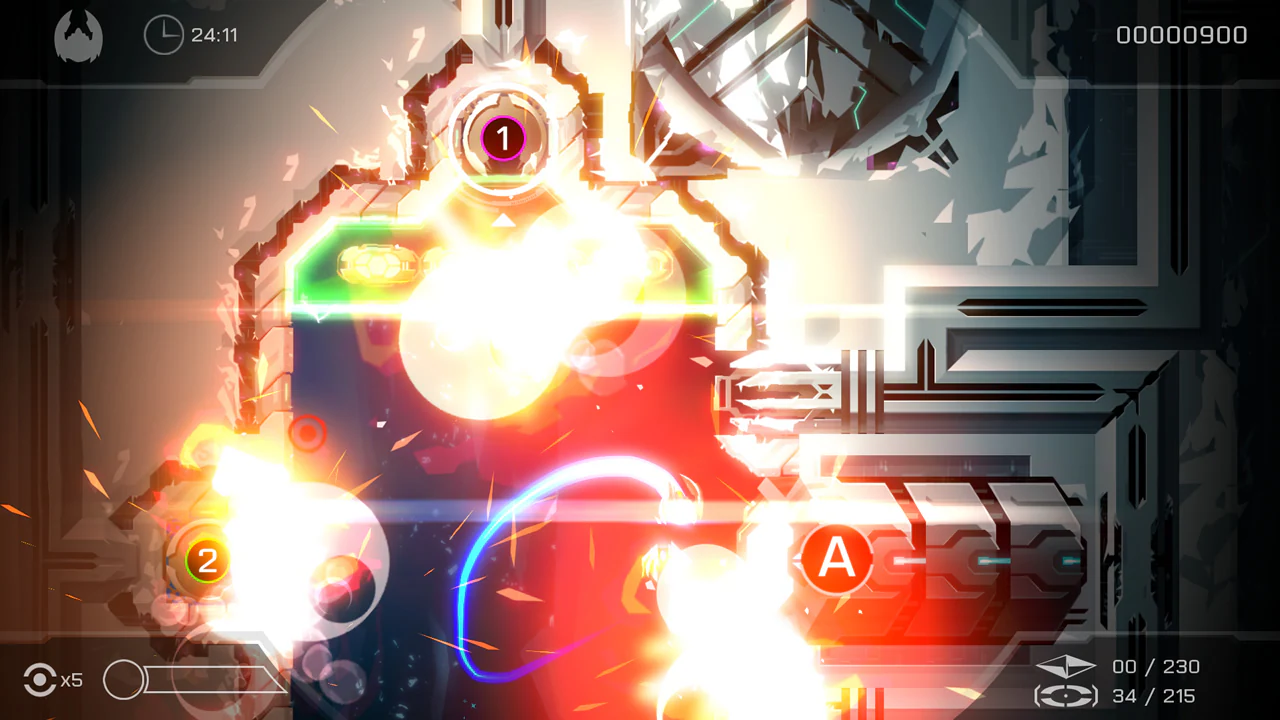
Task: Click the teleport pod icon next to x5
Action: click(x=38, y=680)
